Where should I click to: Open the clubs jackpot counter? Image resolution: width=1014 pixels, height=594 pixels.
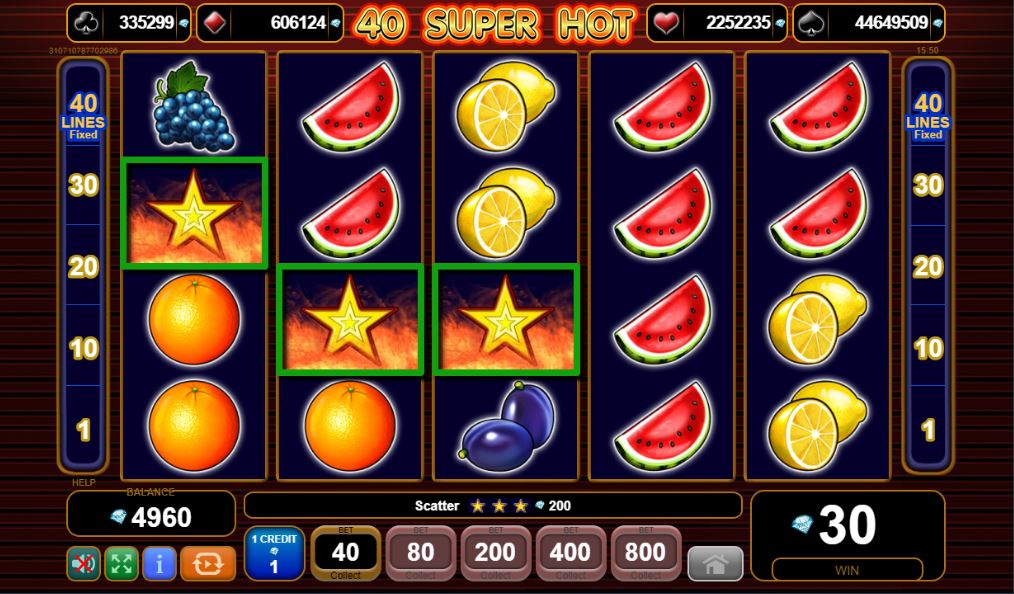coord(131,22)
